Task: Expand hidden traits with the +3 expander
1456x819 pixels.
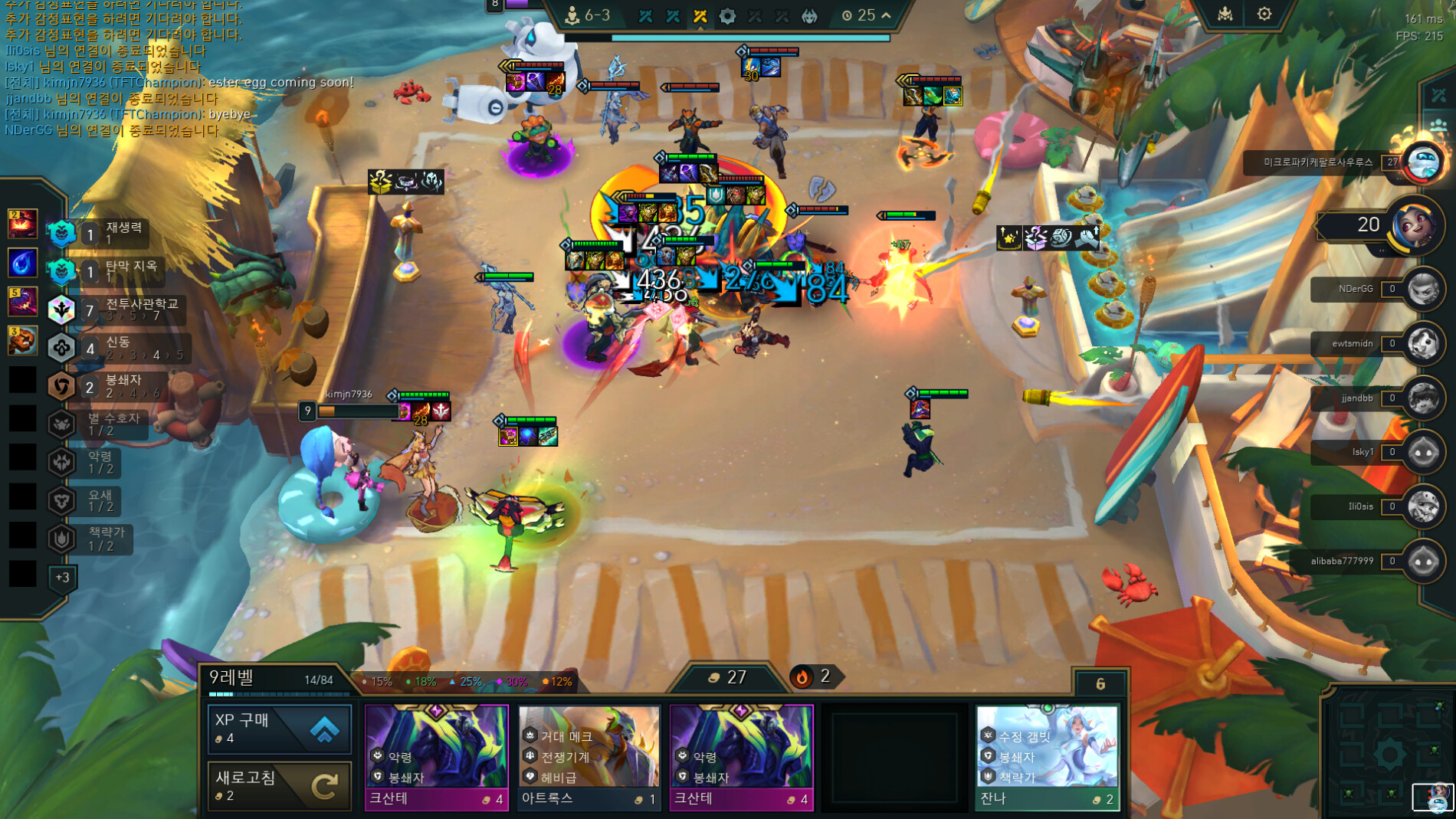Action: pyautogui.click(x=61, y=579)
